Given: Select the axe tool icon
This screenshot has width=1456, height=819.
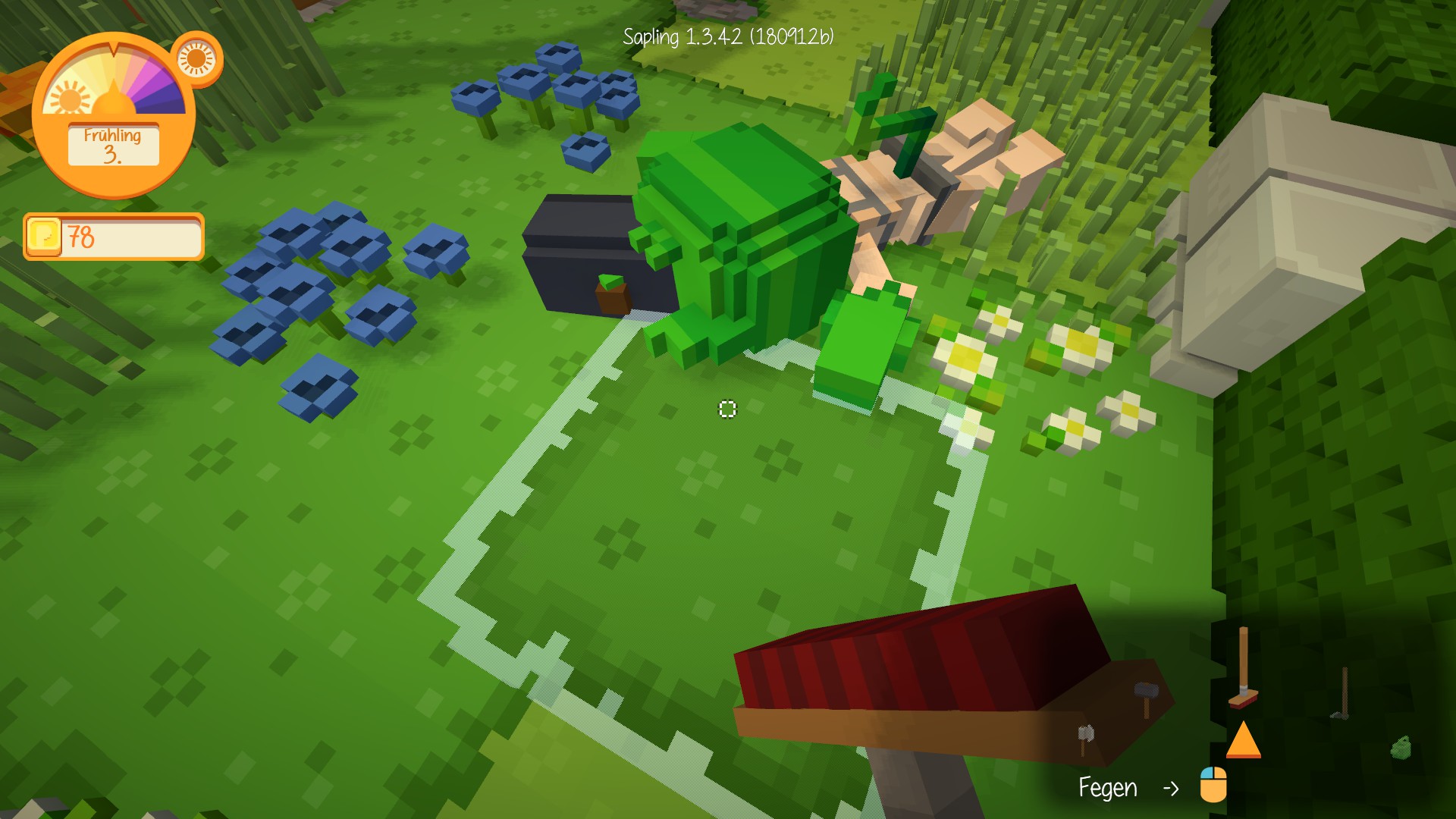Looking at the screenshot, I should click(1086, 734).
